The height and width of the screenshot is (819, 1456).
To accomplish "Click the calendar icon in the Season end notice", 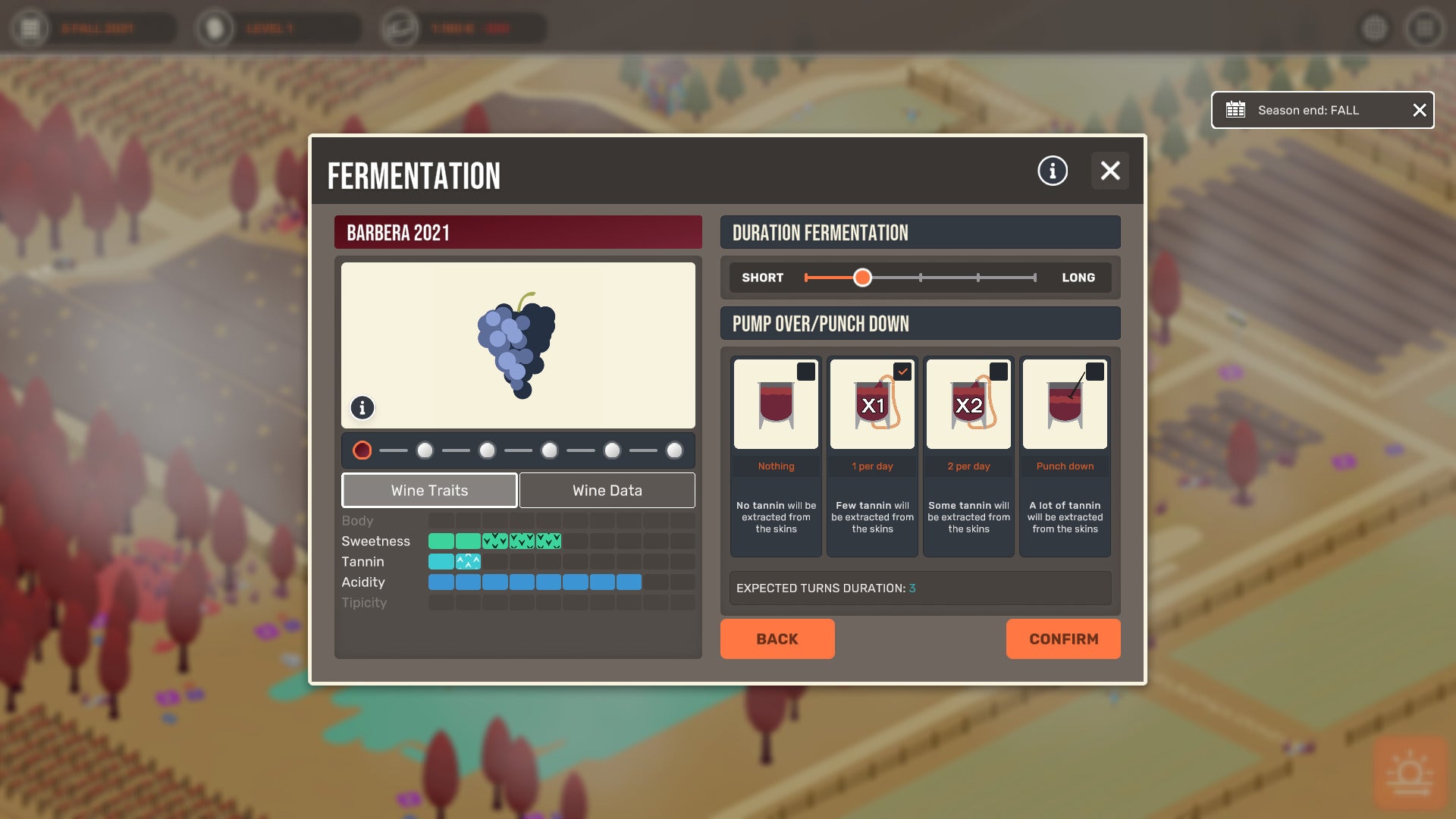I will pyautogui.click(x=1236, y=110).
